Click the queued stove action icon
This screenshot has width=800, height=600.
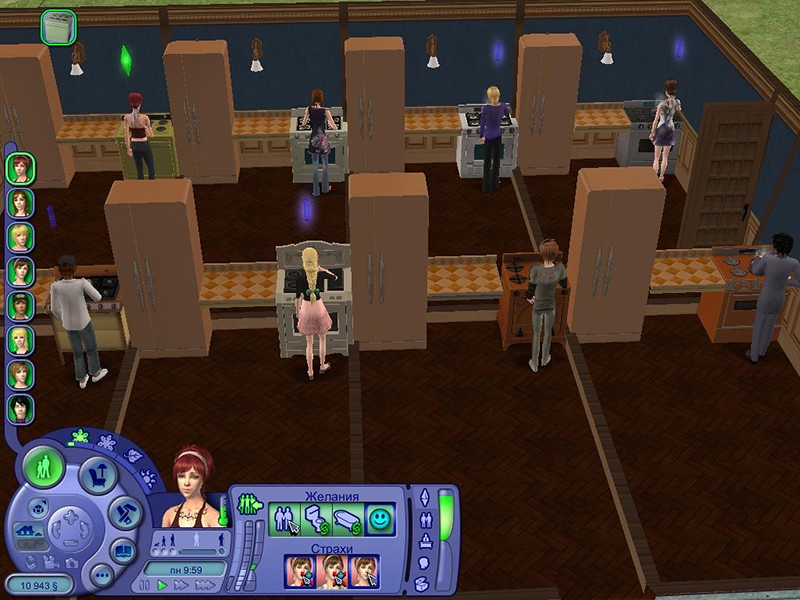coord(58,27)
